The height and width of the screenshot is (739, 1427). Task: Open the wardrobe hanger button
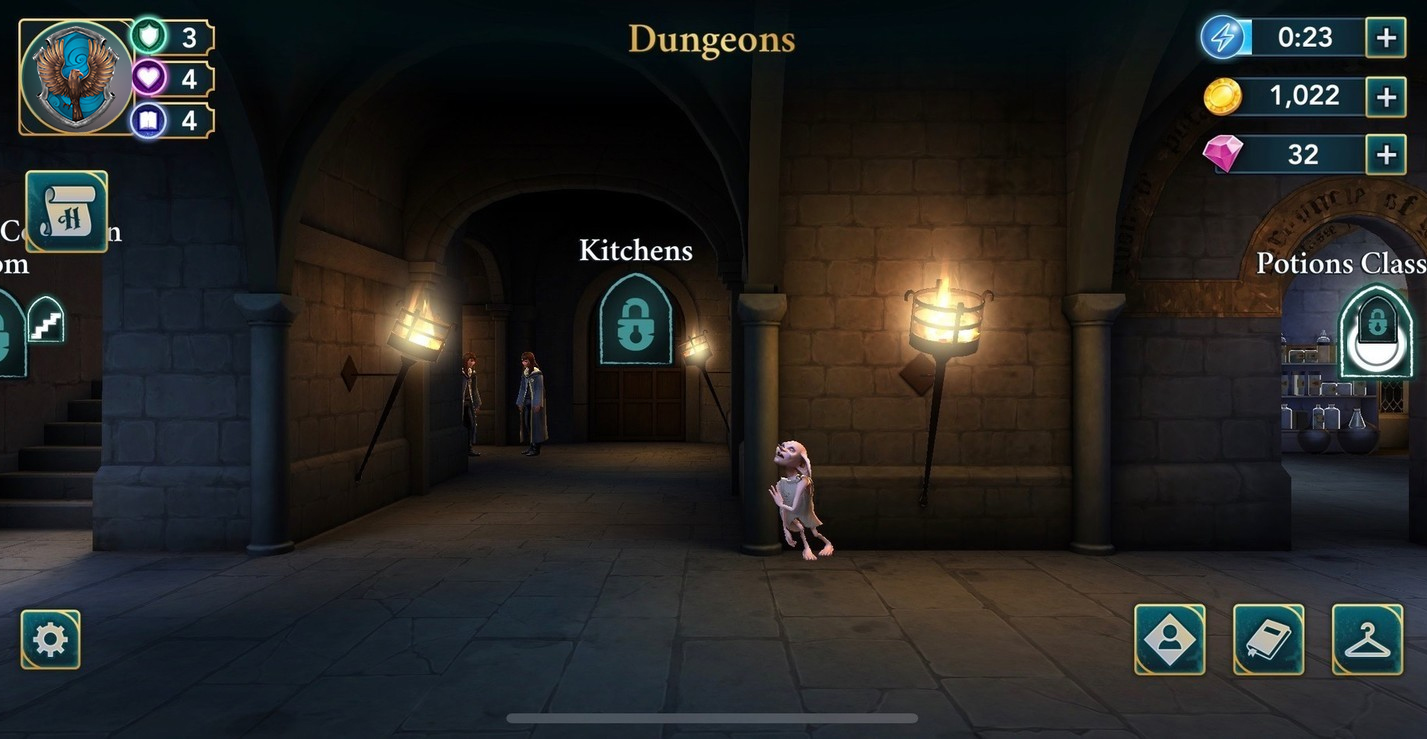(x=1367, y=639)
